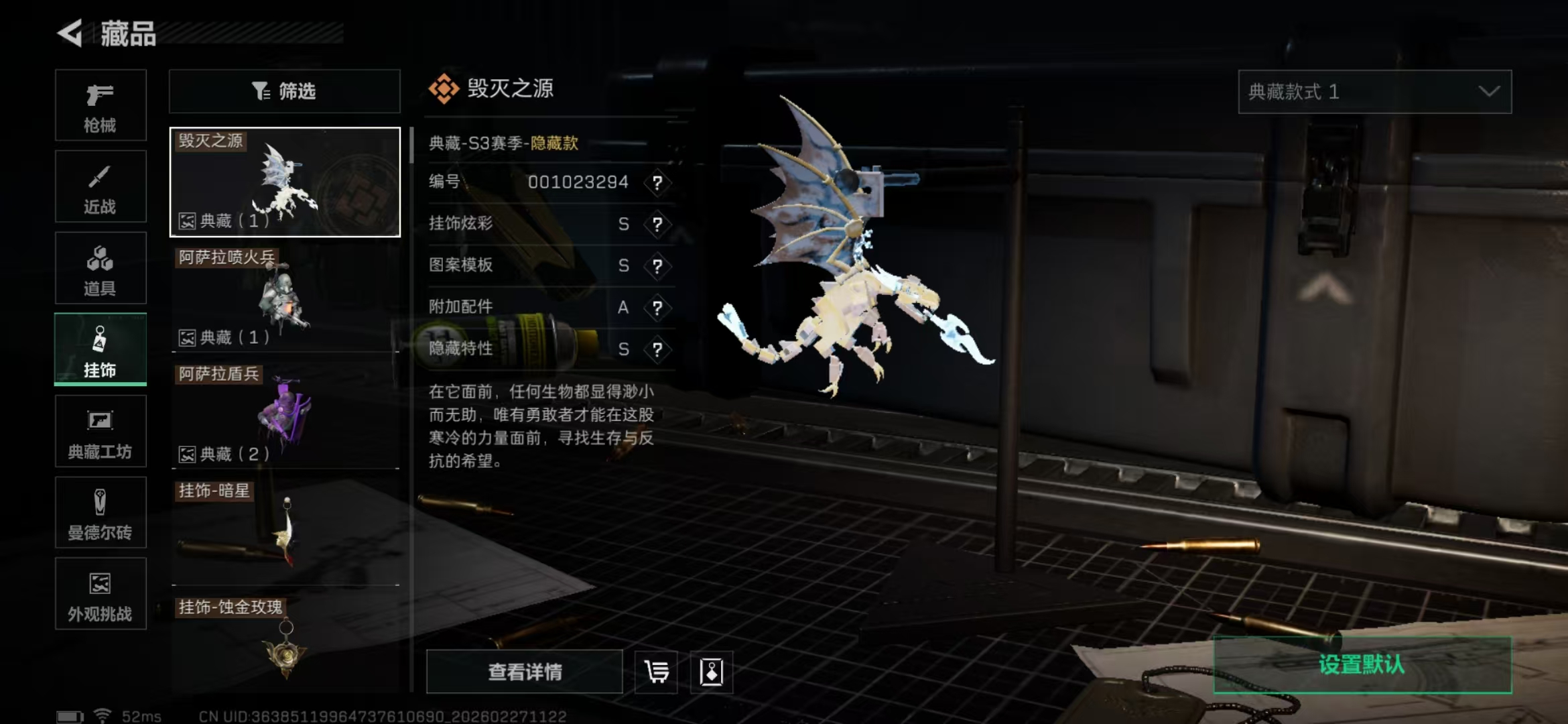
Task: Click the help icon beside 挂饰炫彩
Action: tap(657, 224)
